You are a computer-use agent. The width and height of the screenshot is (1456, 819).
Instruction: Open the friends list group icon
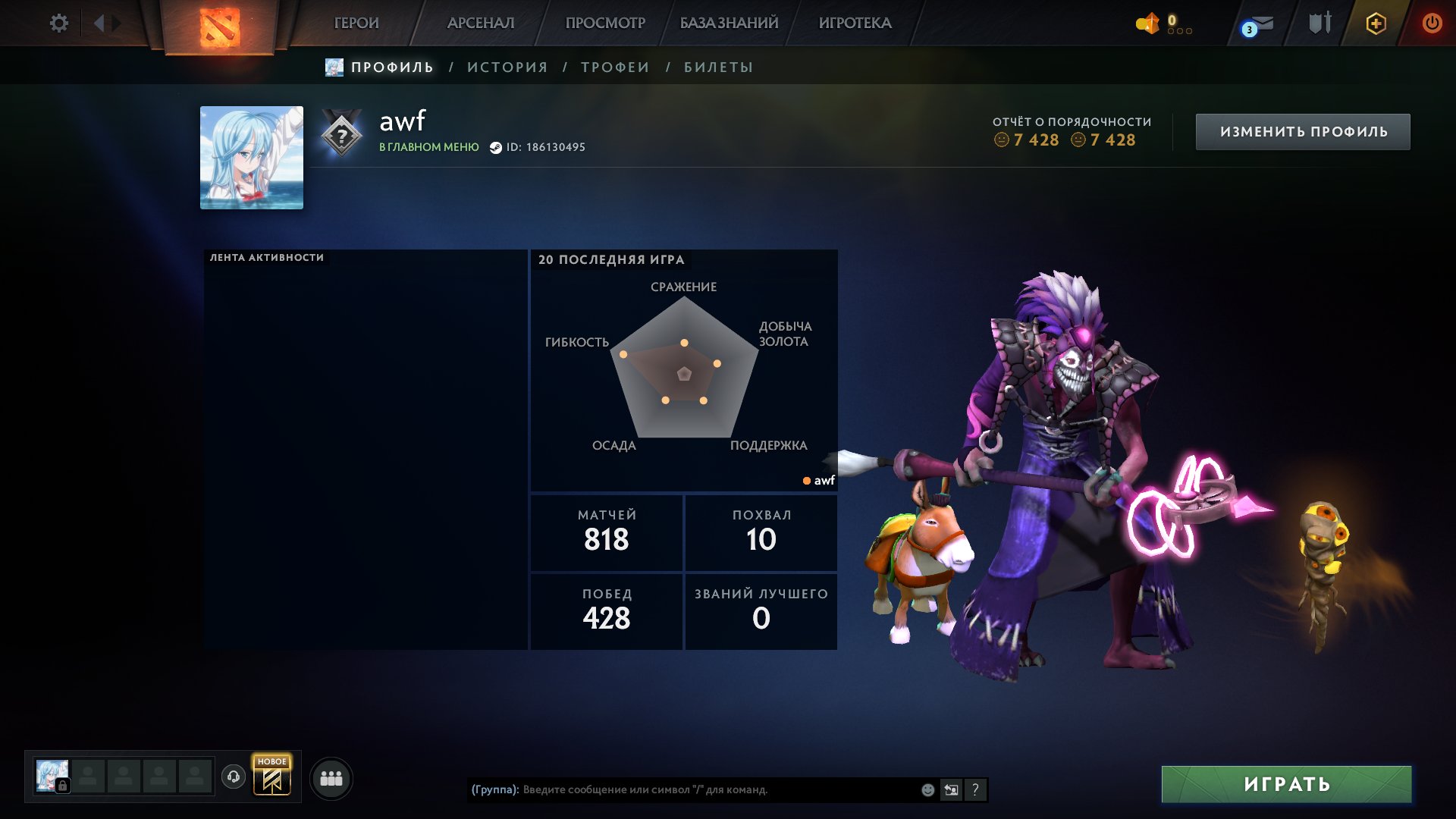click(330, 777)
